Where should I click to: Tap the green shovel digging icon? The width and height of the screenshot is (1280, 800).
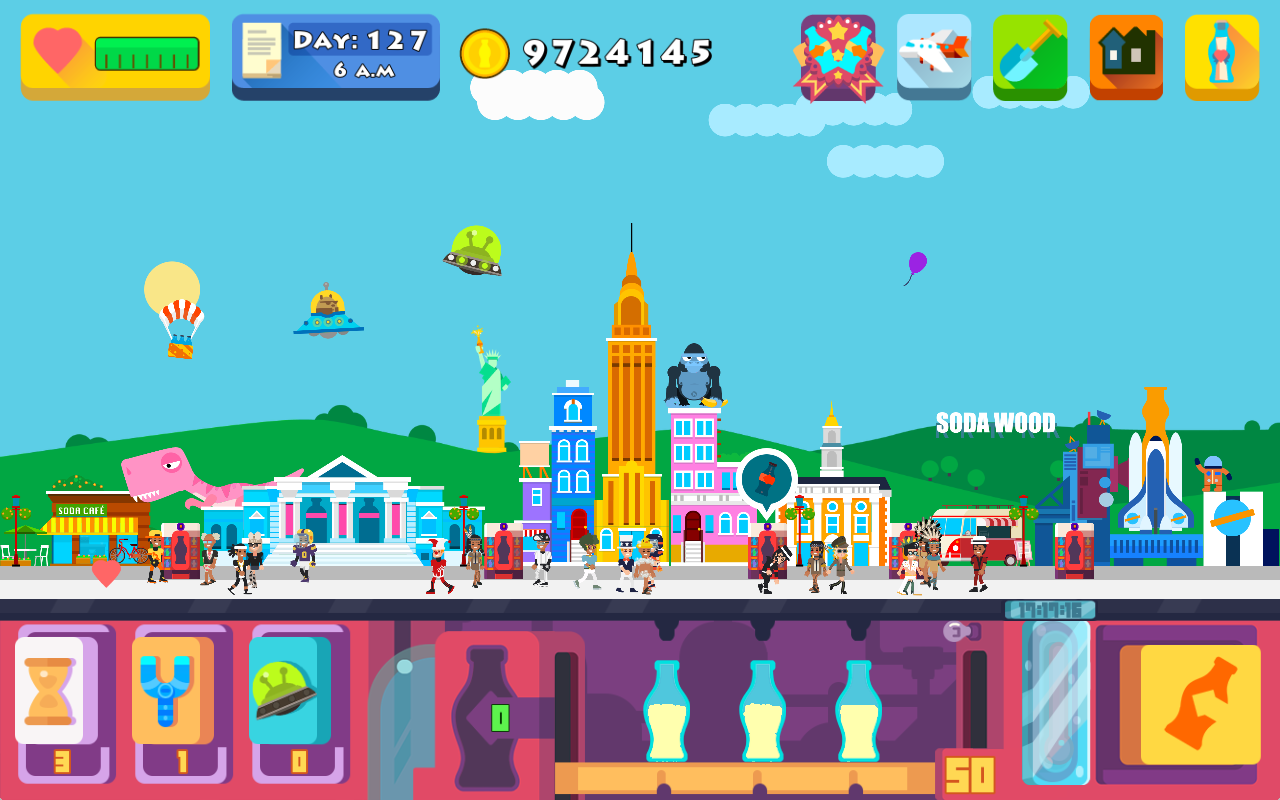(x=1030, y=56)
